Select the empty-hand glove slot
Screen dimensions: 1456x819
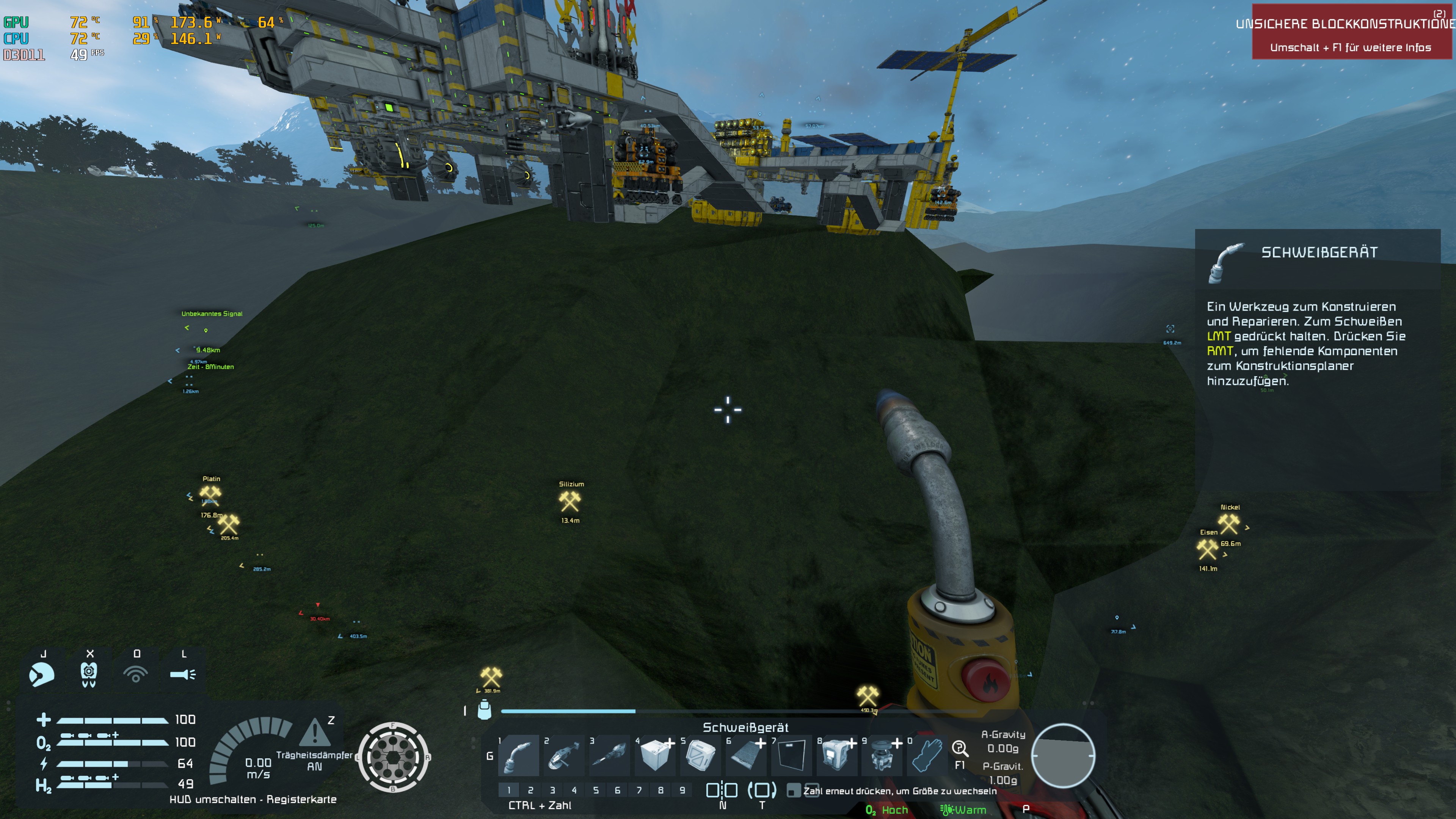pos(927,756)
